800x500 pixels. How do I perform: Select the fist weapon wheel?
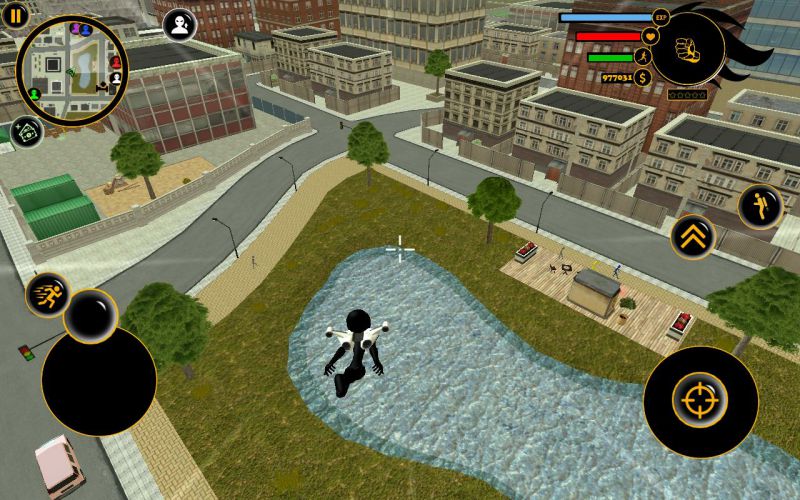pyautogui.click(x=686, y=47)
